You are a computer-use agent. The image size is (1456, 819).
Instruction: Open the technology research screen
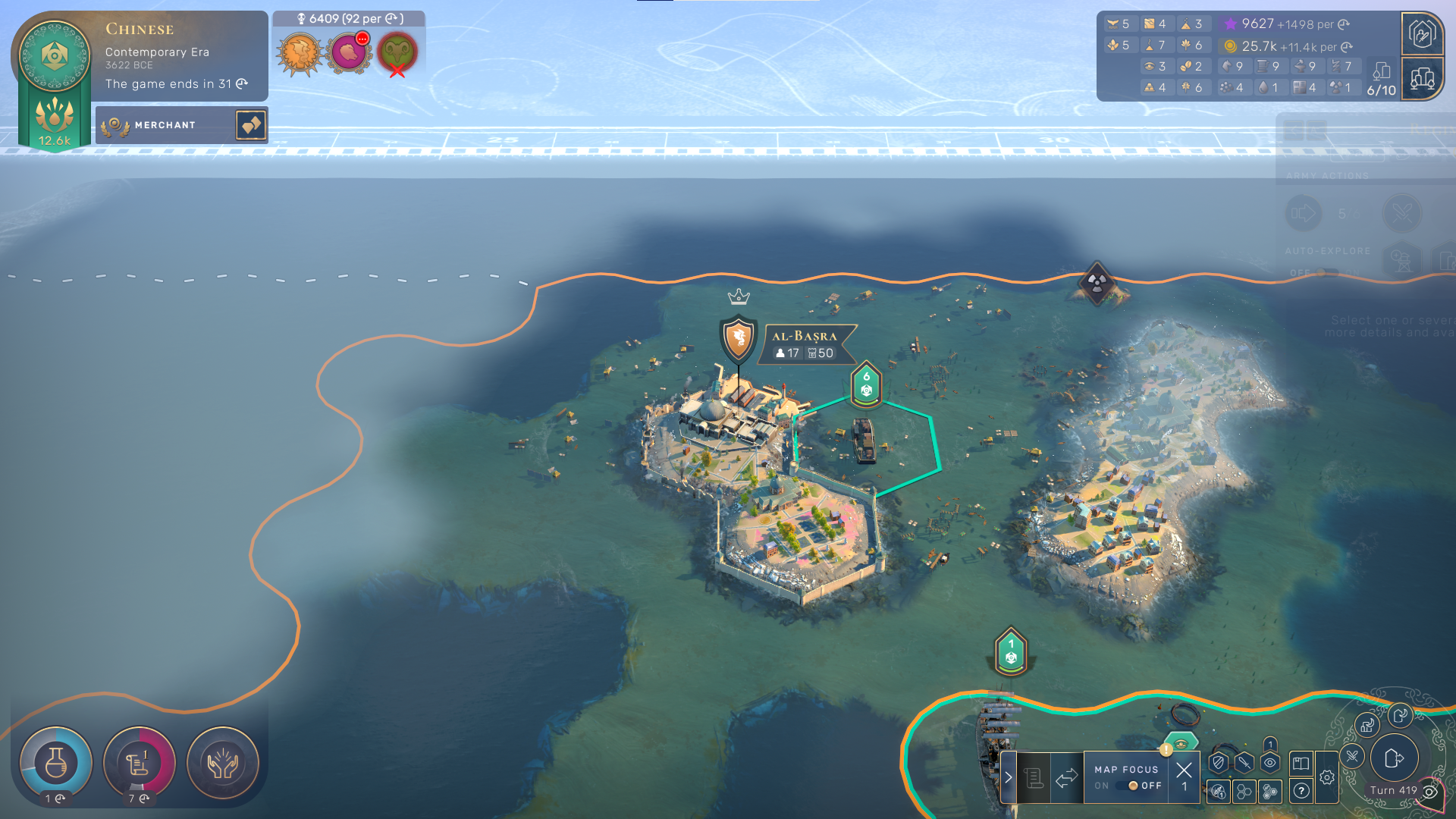(55, 763)
